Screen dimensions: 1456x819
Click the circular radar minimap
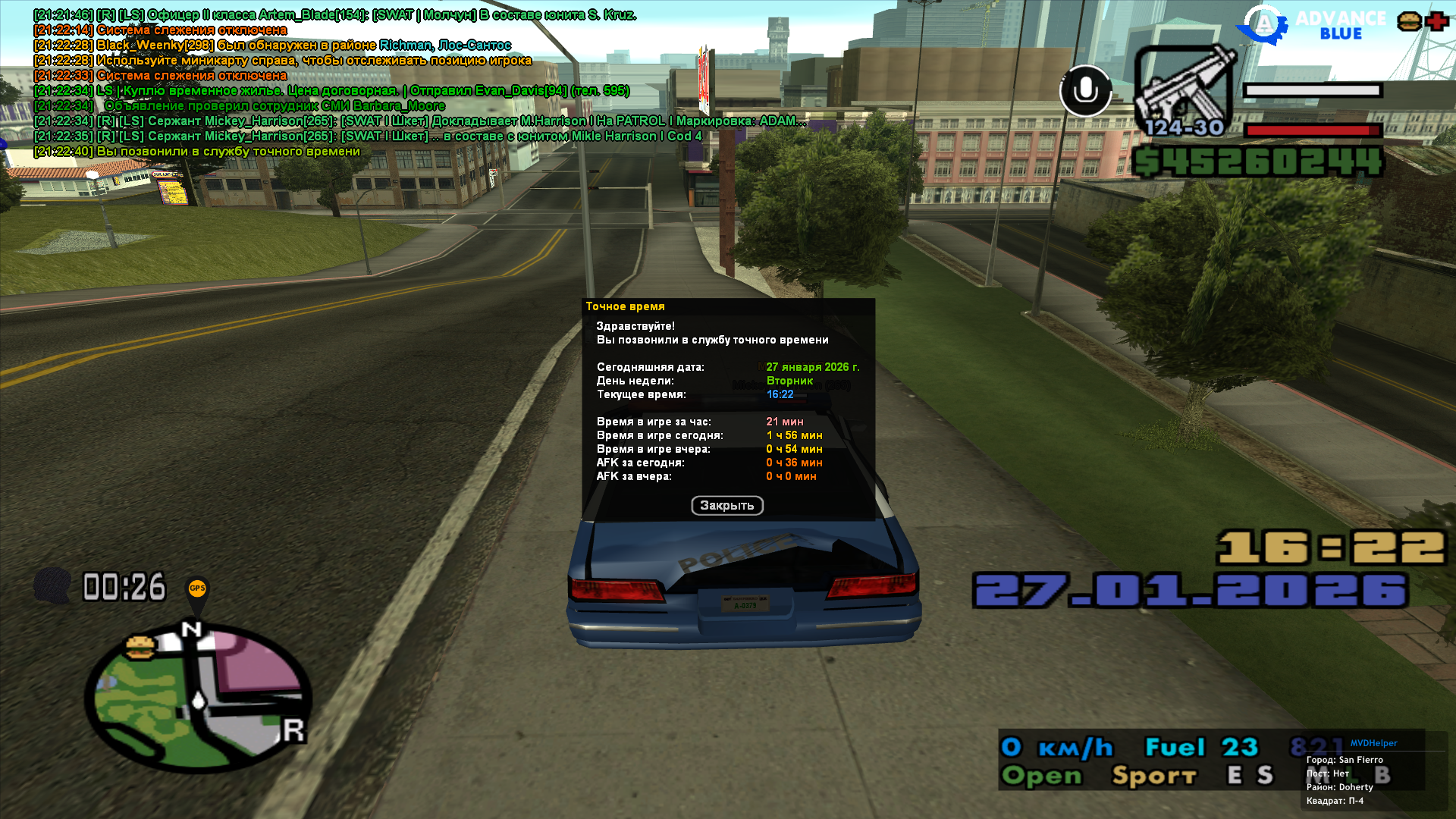(x=199, y=698)
